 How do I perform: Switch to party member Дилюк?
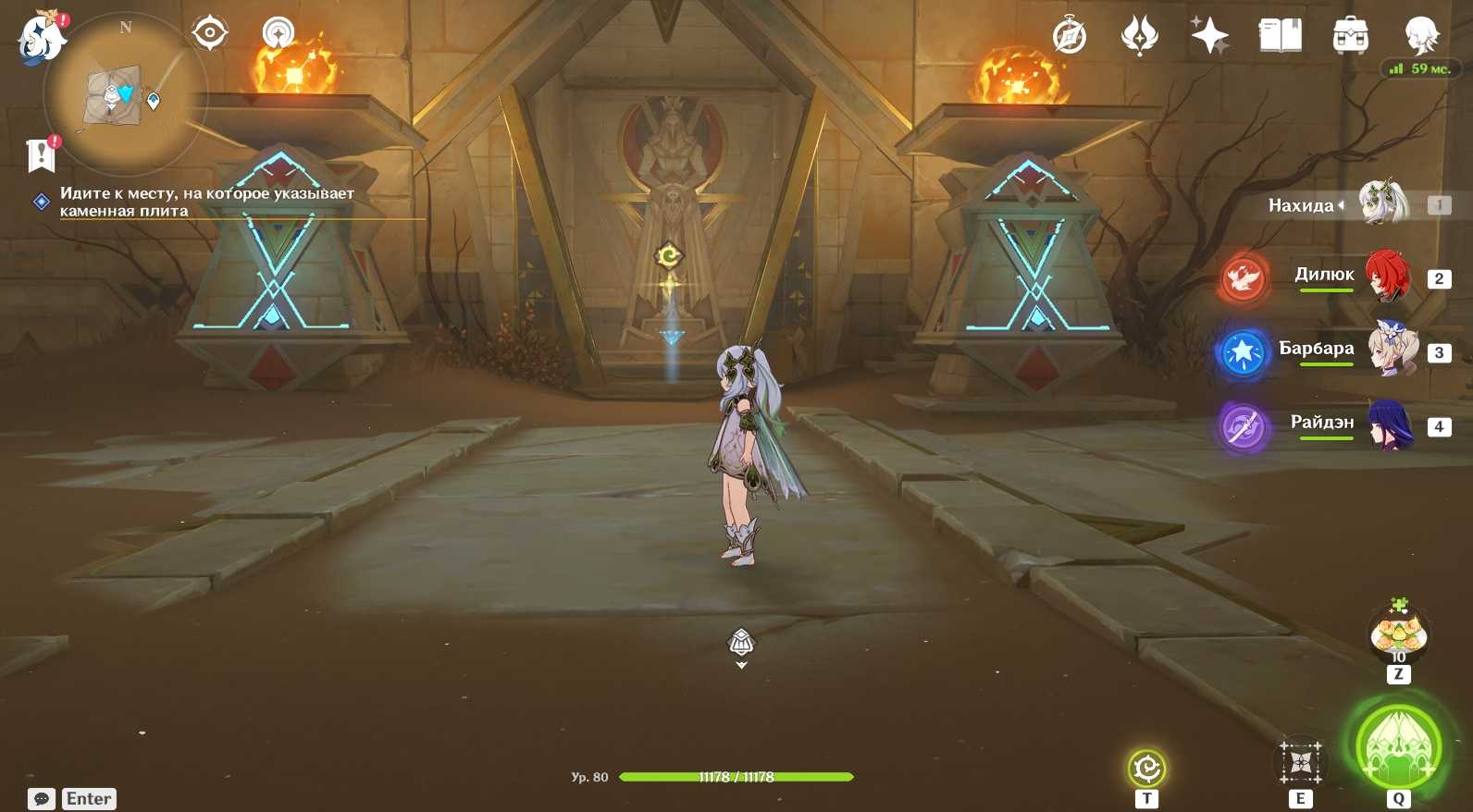tap(1386, 276)
